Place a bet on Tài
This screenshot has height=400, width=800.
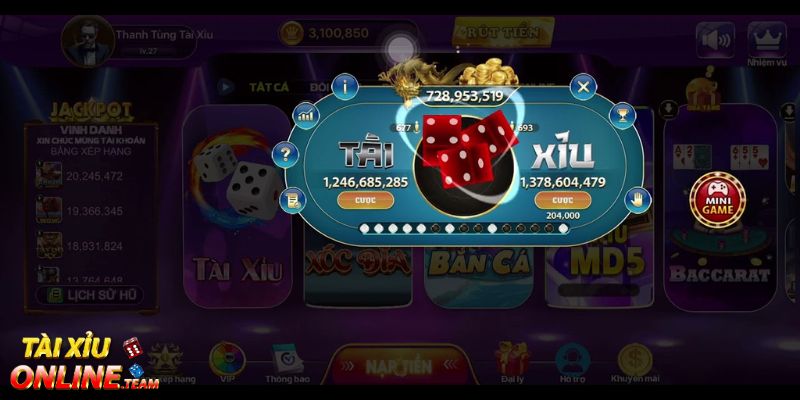coord(359,200)
